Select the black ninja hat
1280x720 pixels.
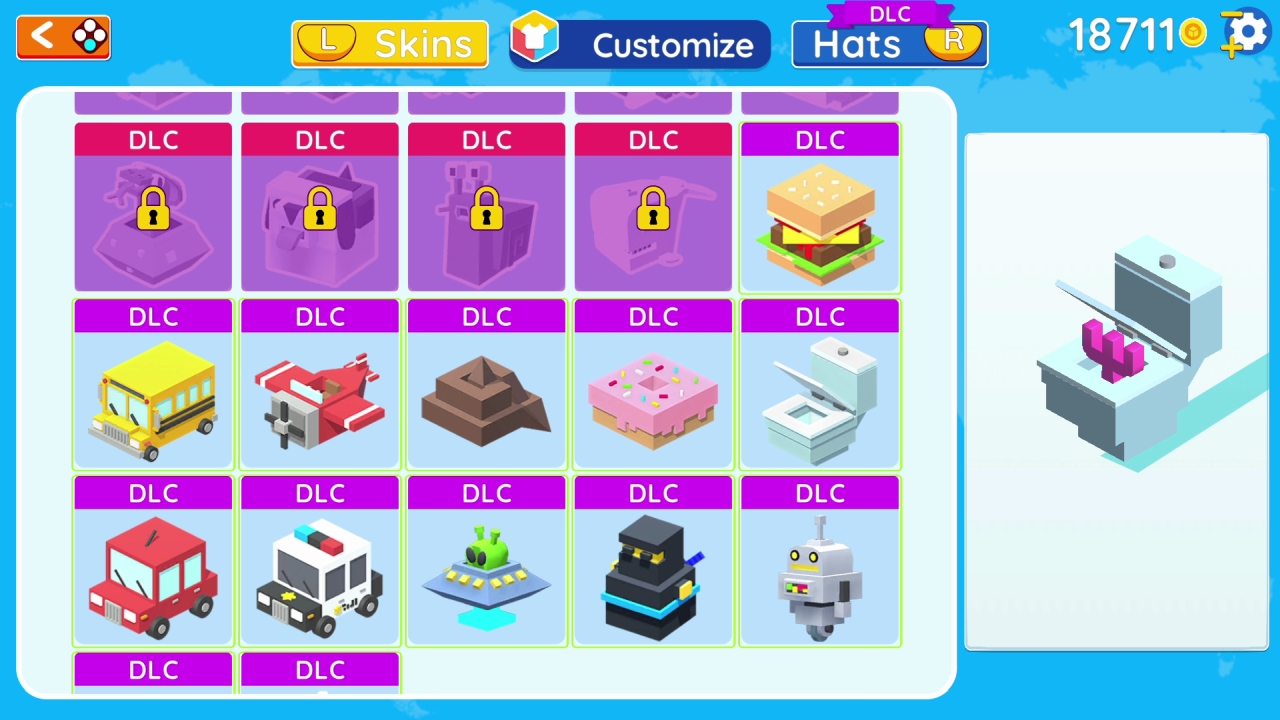coord(652,575)
